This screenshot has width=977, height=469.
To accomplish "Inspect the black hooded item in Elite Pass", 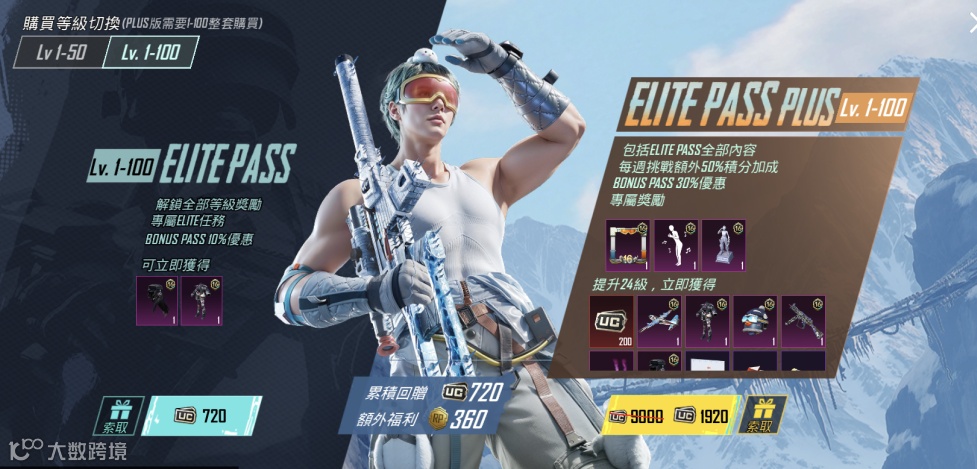I will point(155,301).
